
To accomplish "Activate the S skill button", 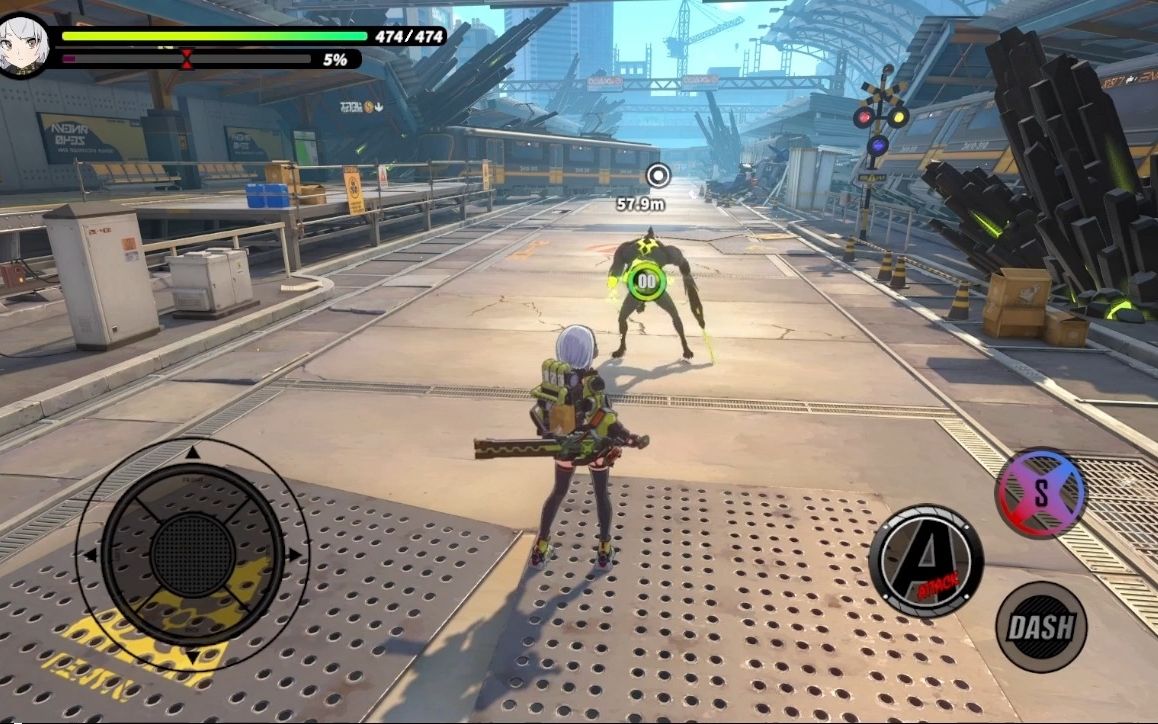I will 1041,492.
